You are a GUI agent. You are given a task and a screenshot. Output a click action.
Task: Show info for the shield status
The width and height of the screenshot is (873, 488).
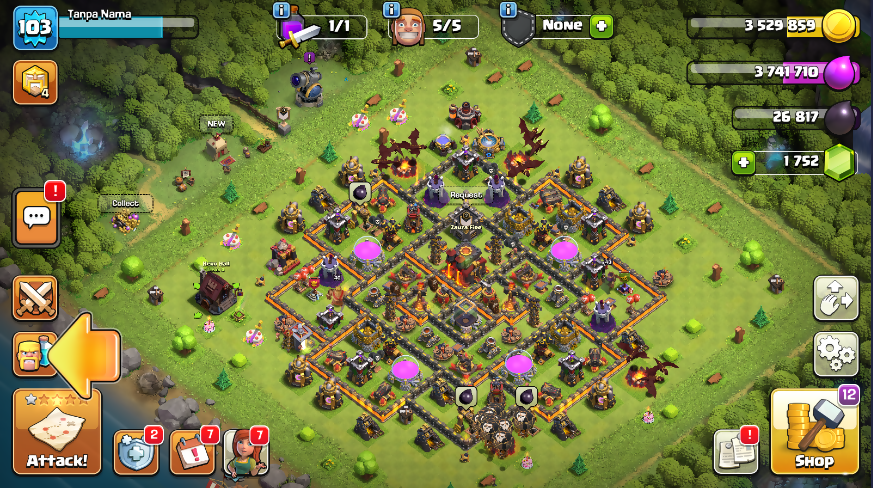[509, 10]
